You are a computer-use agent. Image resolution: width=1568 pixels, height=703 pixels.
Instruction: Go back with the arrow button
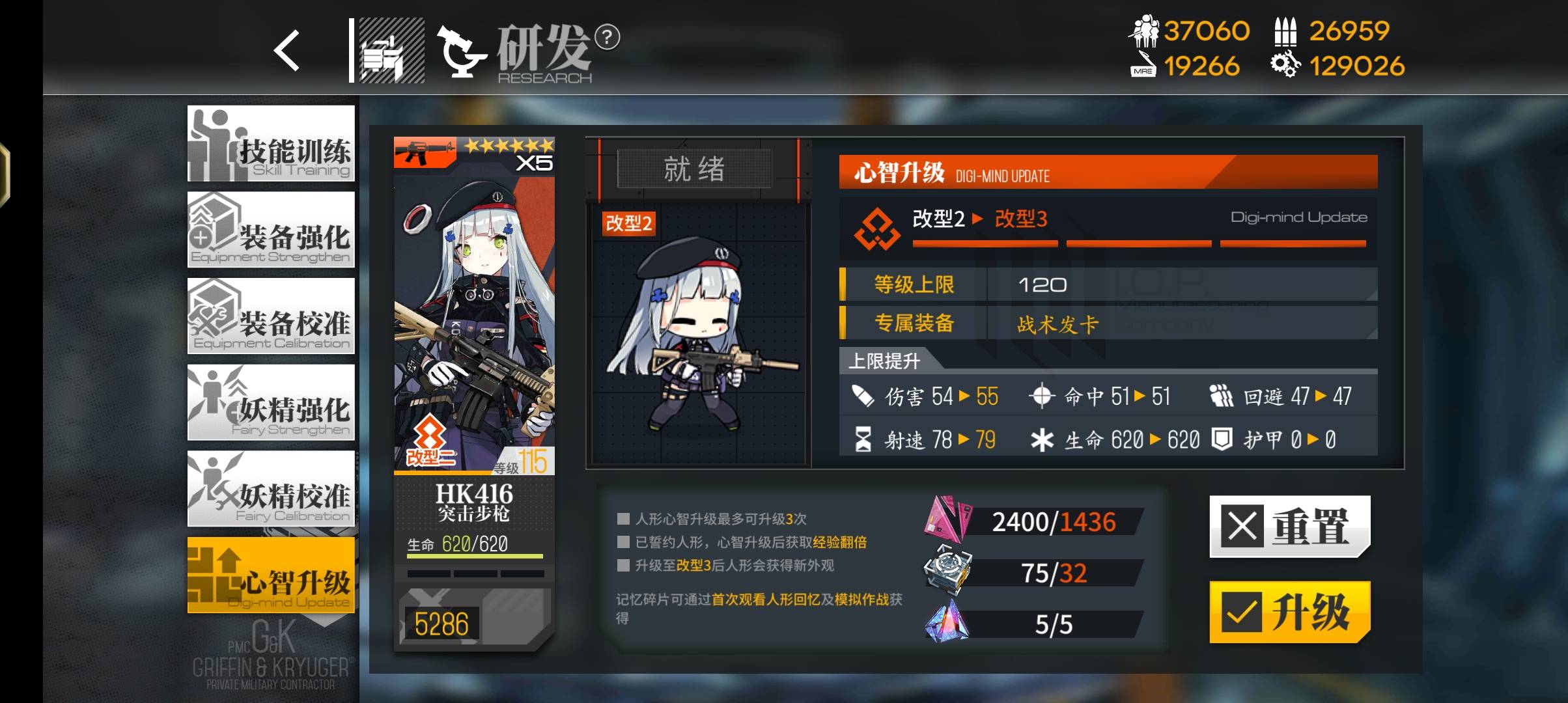pyautogui.click(x=287, y=50)
